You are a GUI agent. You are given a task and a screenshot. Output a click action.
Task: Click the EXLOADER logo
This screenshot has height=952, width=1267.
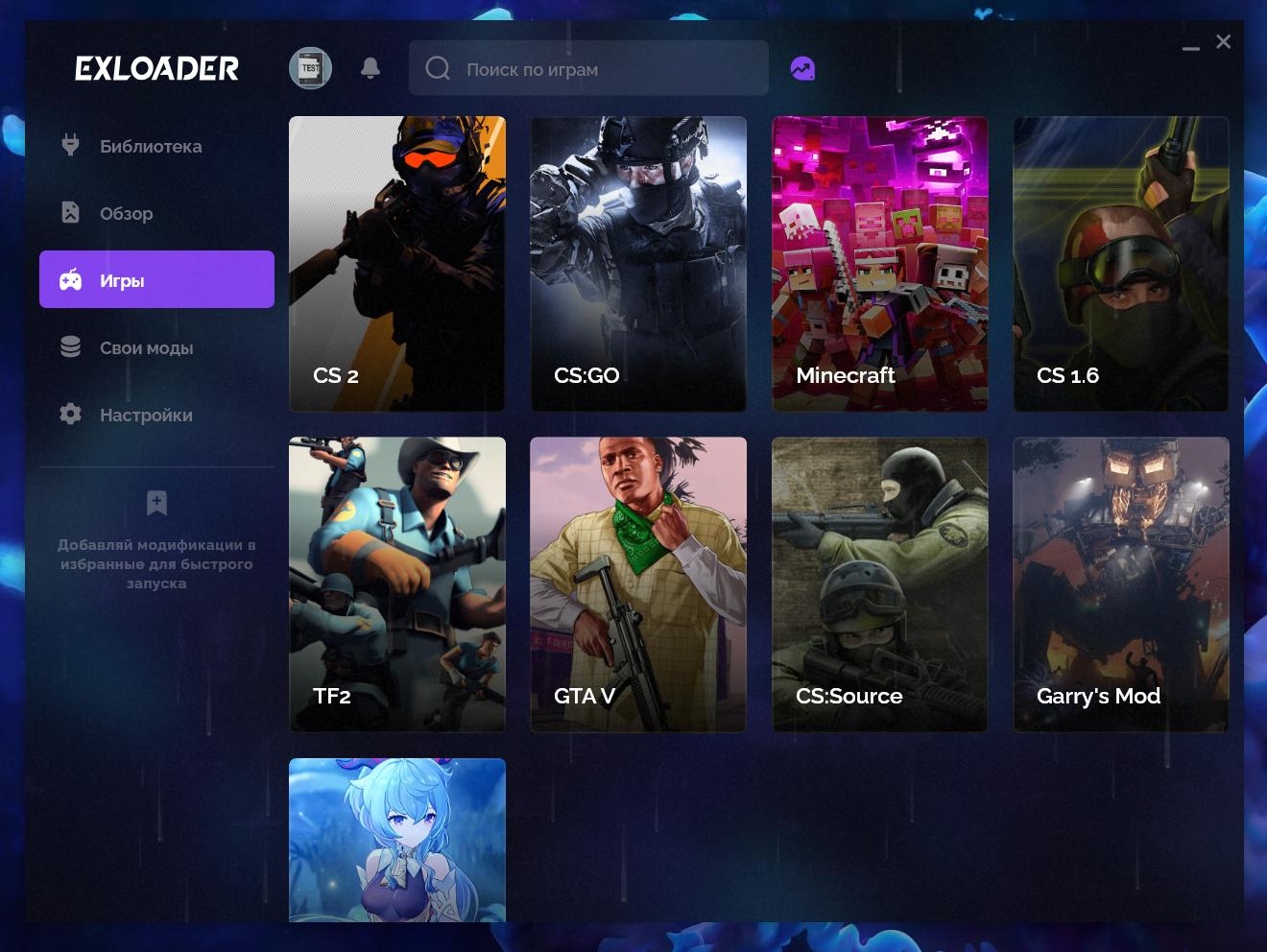point(156,67)
